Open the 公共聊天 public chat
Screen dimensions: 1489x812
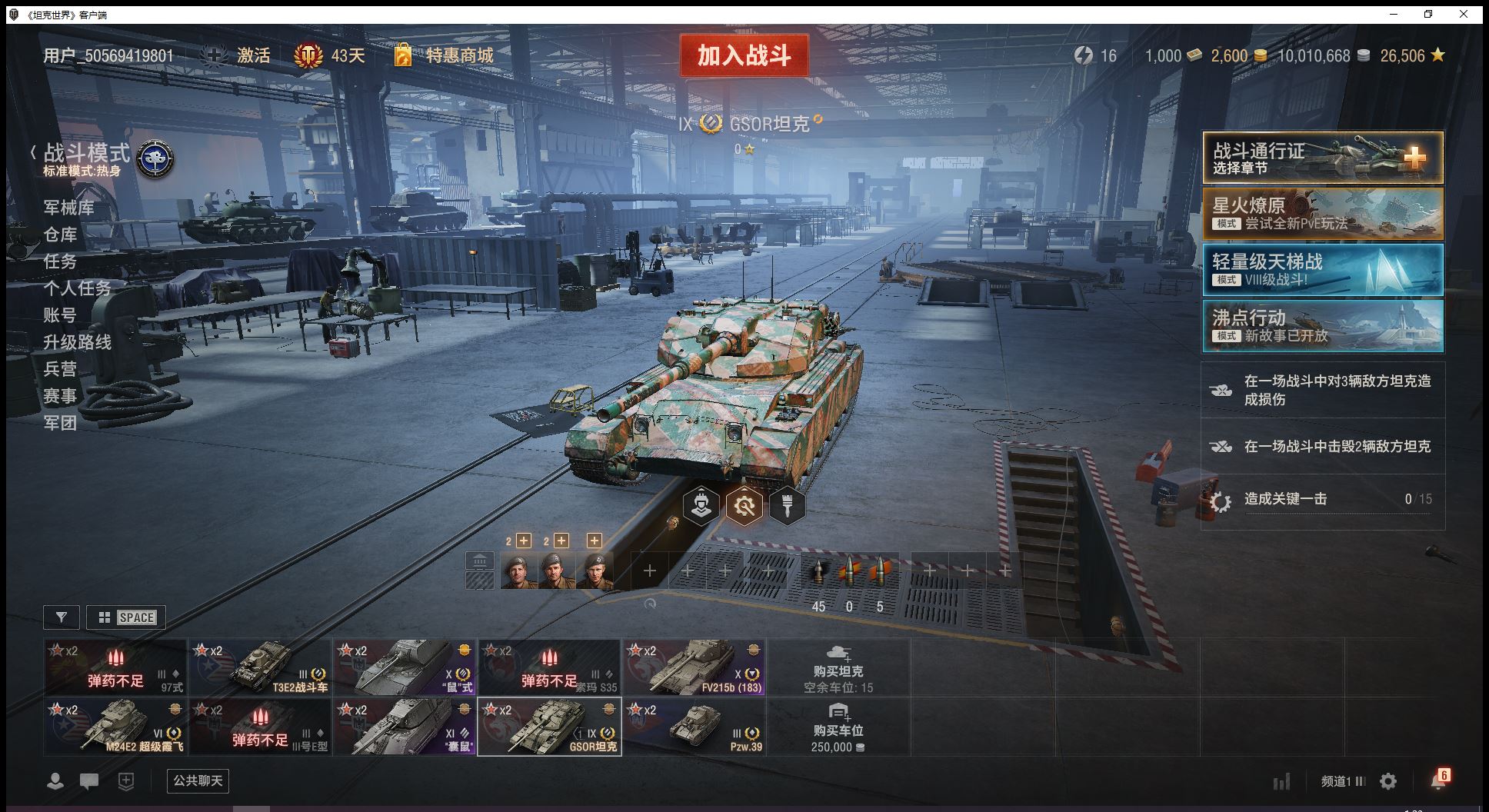point(198,781)
